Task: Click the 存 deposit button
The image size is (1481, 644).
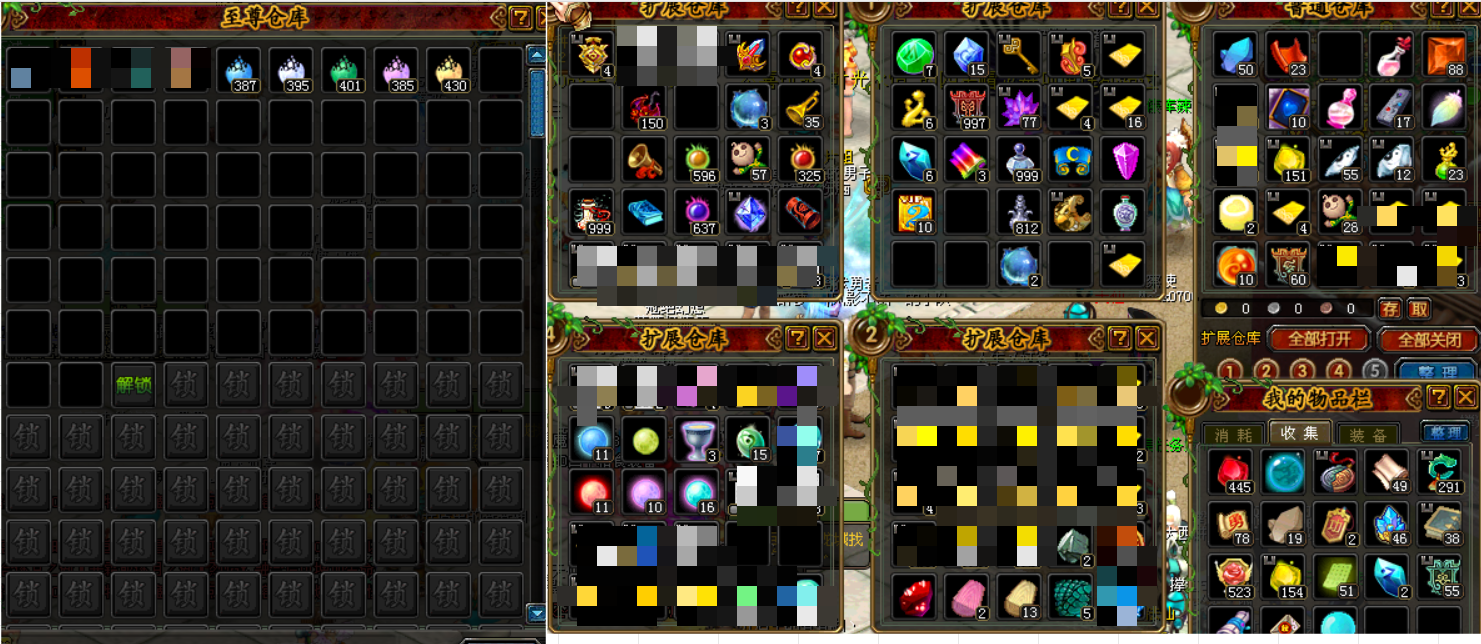Action: pyautogui.click(x=1389, y=309)
